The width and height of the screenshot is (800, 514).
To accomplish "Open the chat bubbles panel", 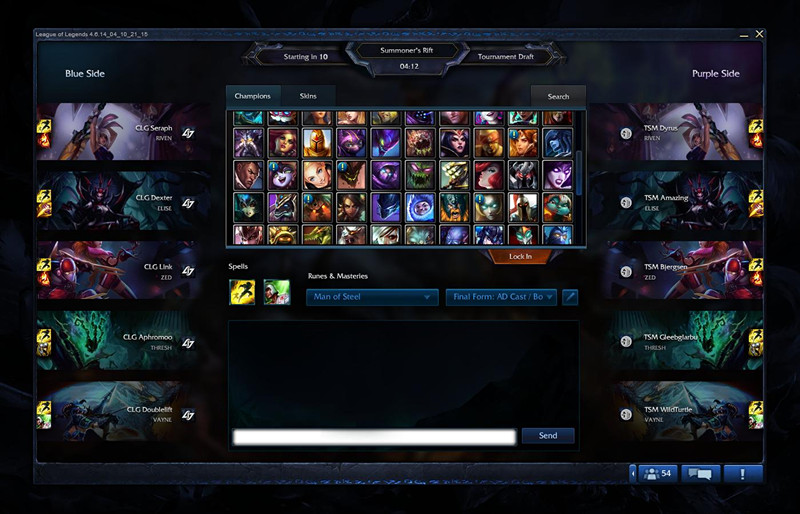I will [x=700, y=473].
